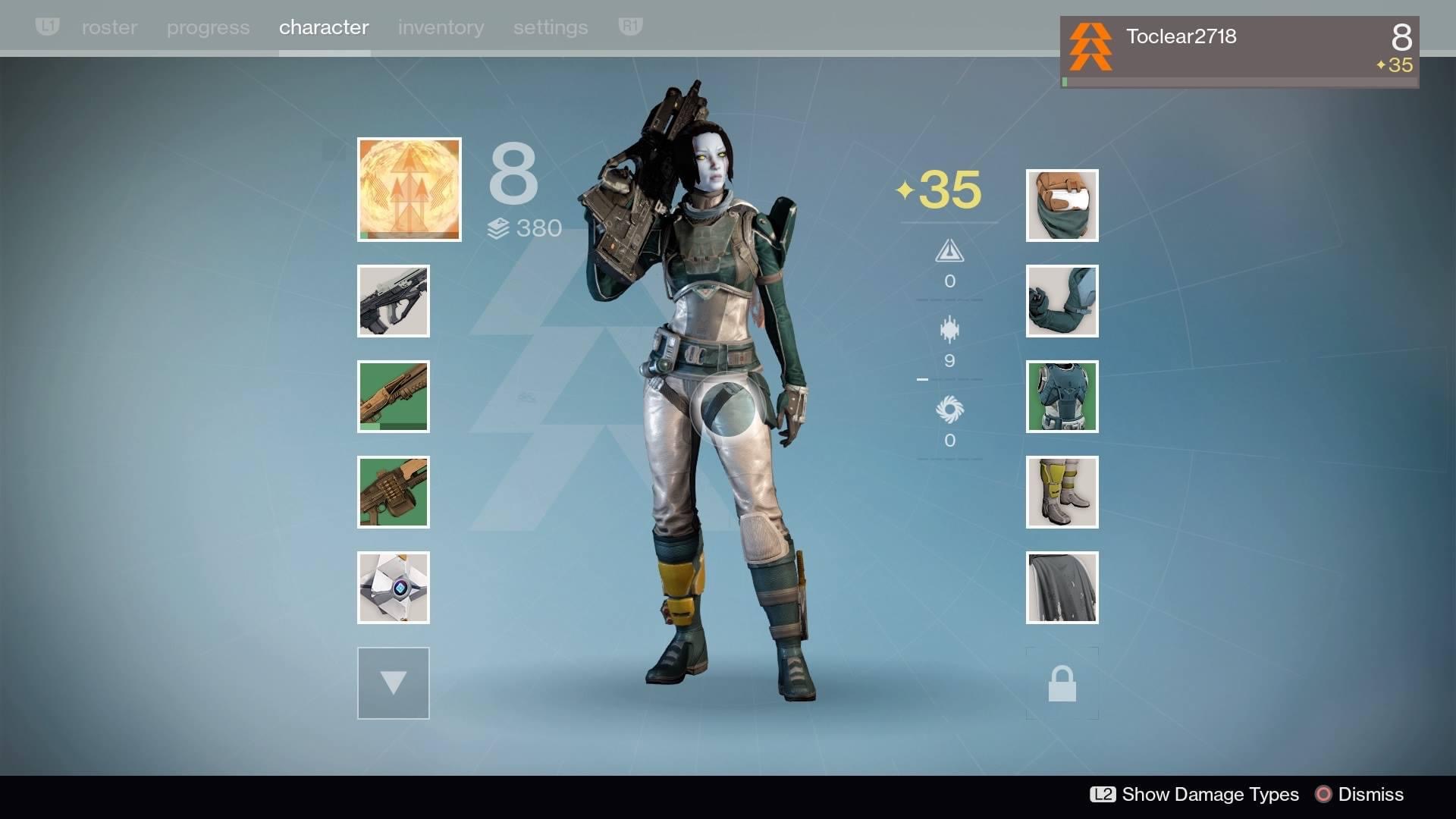Open the settings tab
The height and width of the screenshot is (819, 1456).
click(x=551, y=27)
